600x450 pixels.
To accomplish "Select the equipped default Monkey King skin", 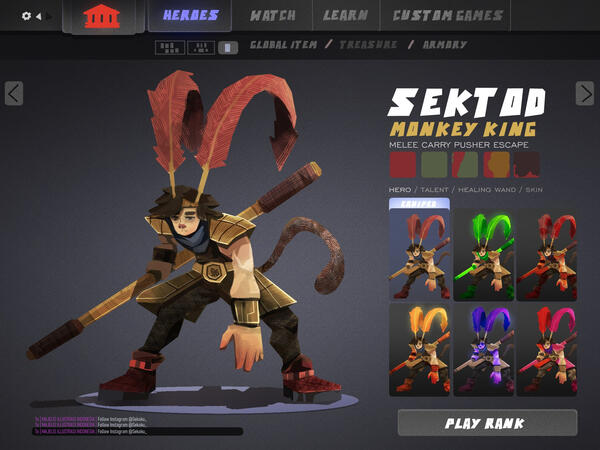I will (x=419, y=254).
